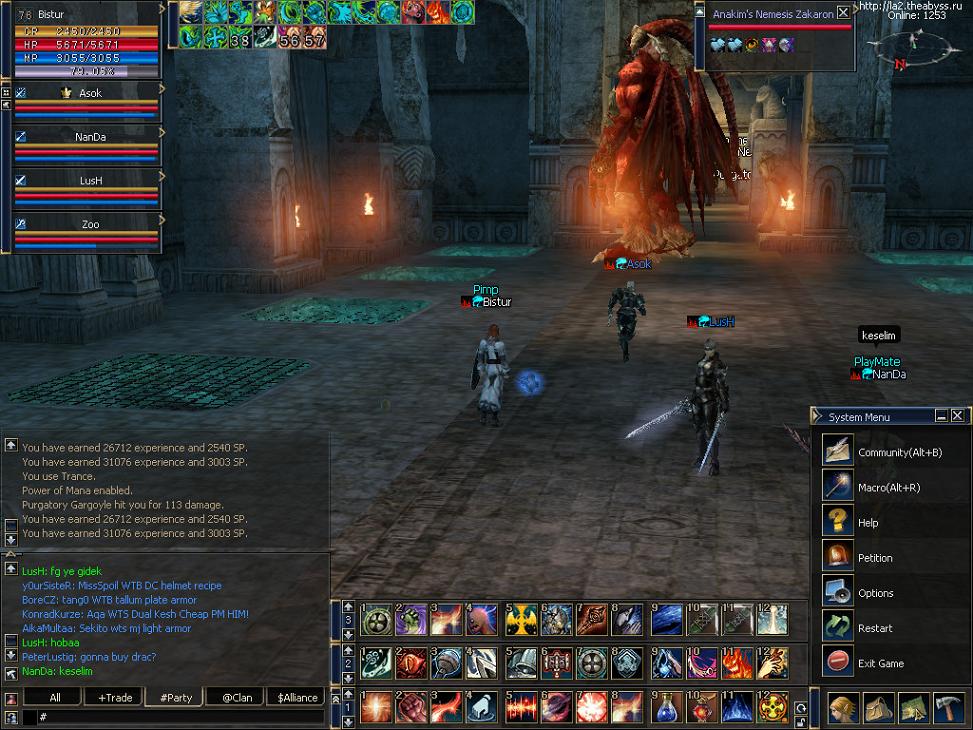Switch to the All chat tab
Image resolution: width=973 pixels, height=730 pixels.
(x=54, y=698)
